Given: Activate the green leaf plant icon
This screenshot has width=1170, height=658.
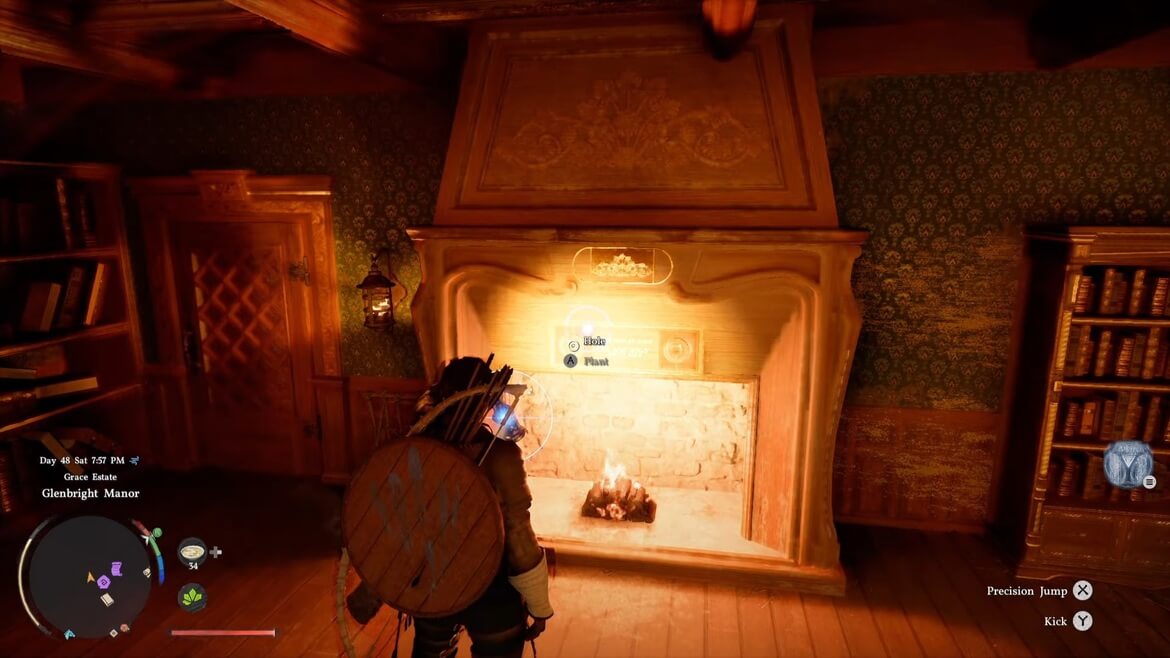Looking at the screenshot, I should pyautogui.click(x=192, y=597).
